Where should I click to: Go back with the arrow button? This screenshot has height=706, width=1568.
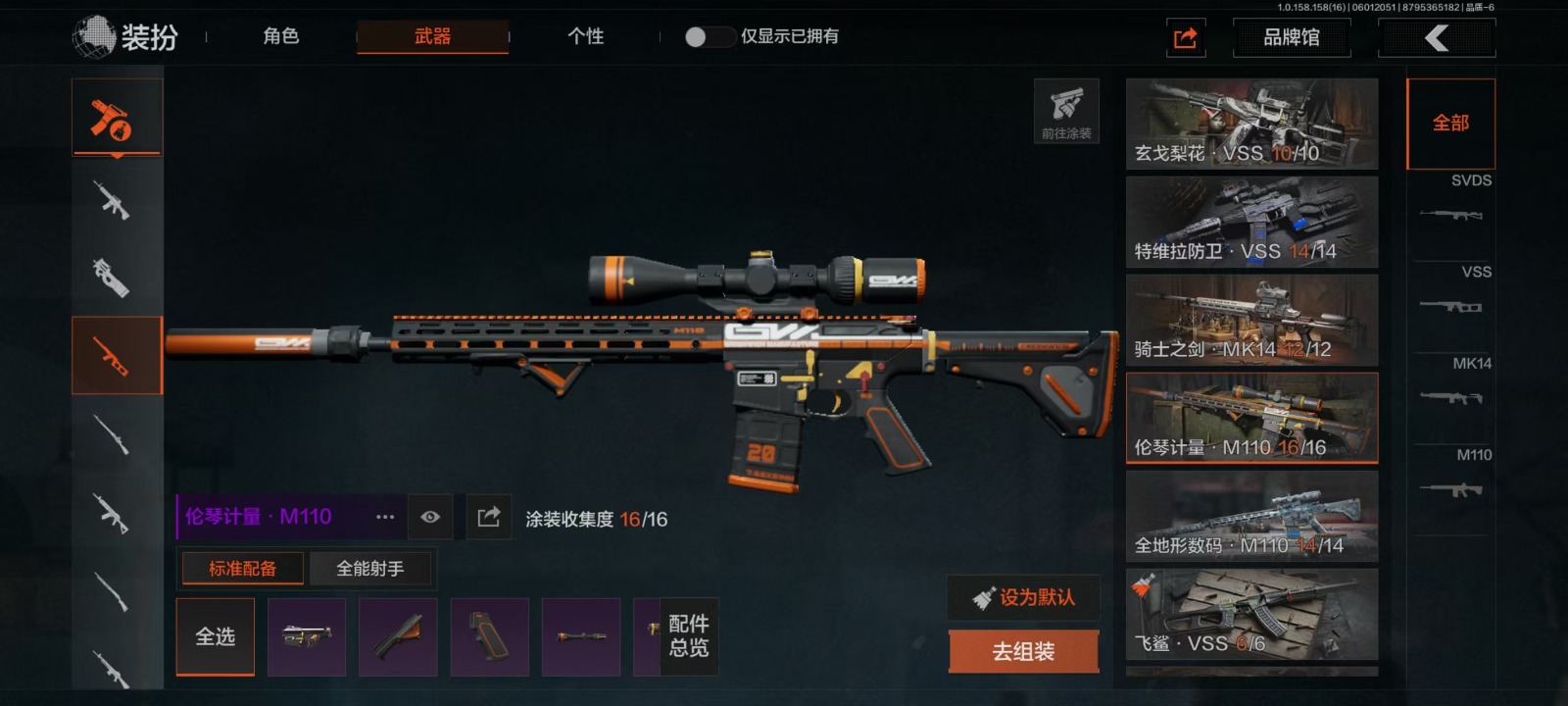(x=1436, y=38)
